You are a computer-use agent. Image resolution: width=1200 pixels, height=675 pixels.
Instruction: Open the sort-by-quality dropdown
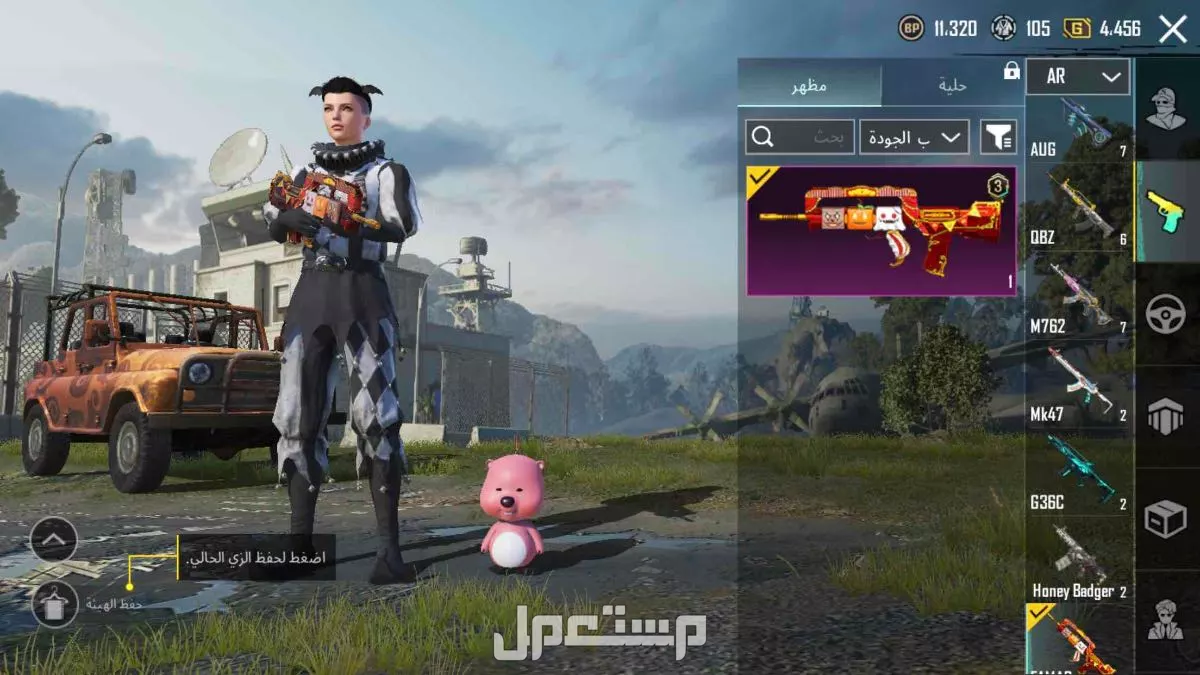pyautogui.click(x=914, y=137)
